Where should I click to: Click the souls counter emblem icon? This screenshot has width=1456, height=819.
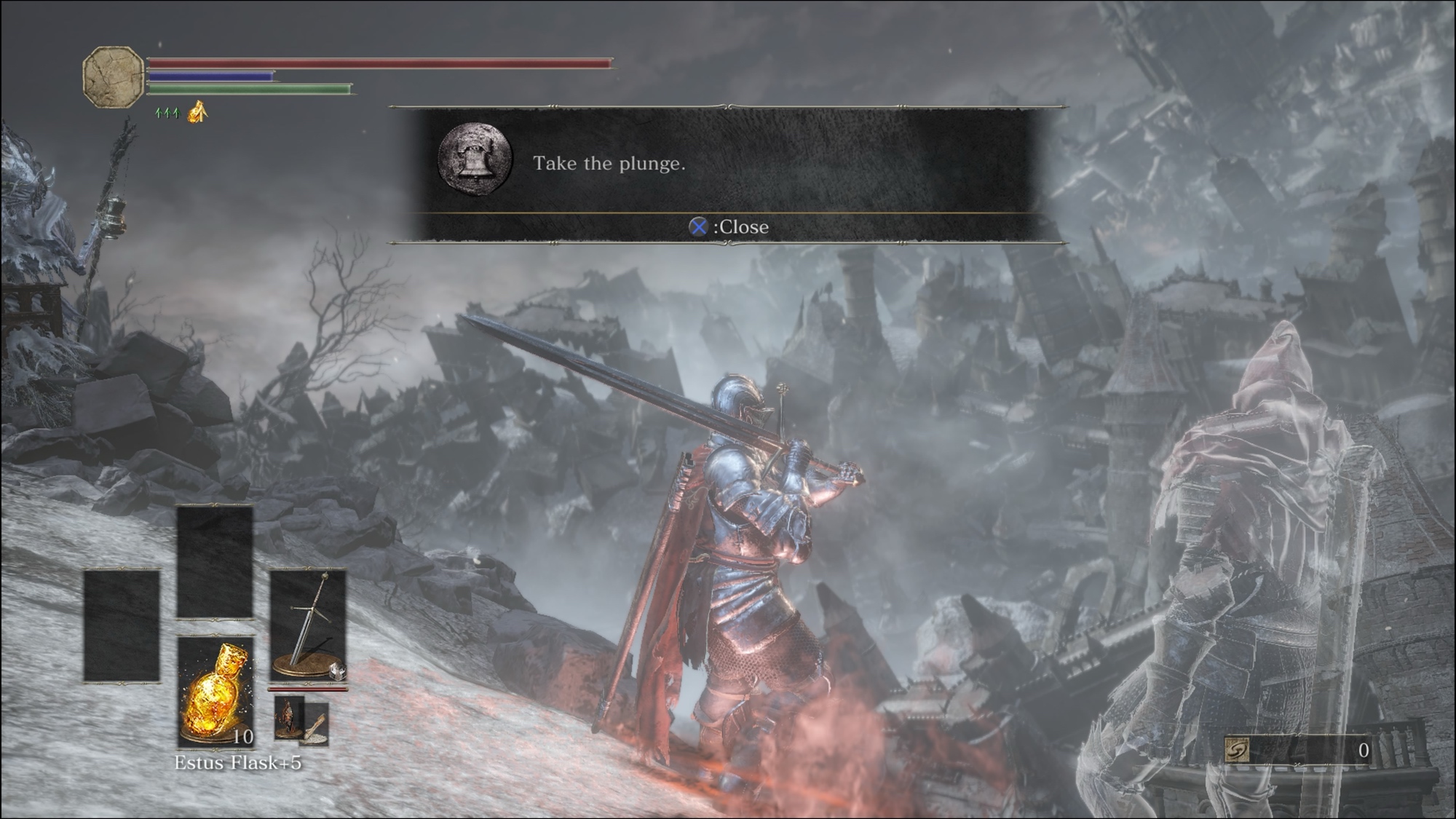point(1236,750)
